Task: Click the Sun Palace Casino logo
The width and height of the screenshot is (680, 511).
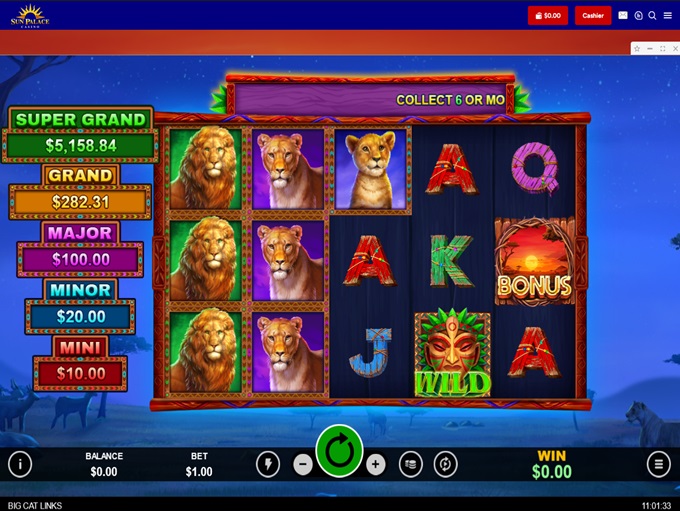Action: [x=29, y=15]
